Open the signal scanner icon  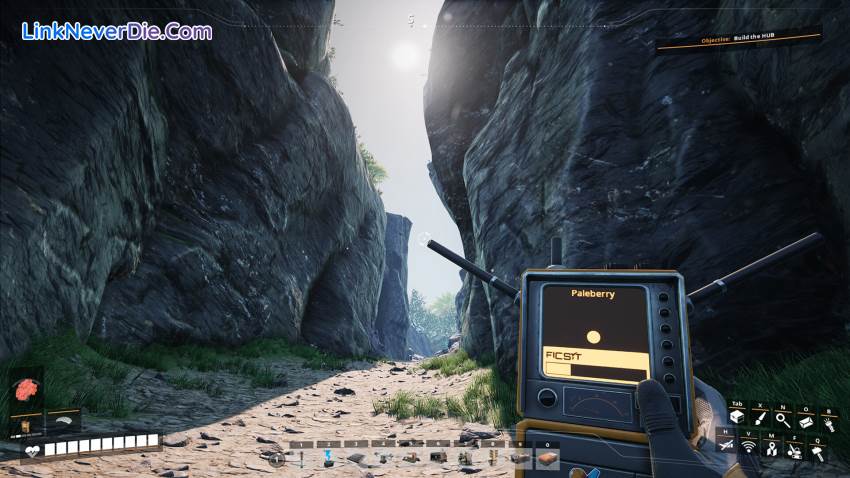pyautogui.click(x=748, y=448)
